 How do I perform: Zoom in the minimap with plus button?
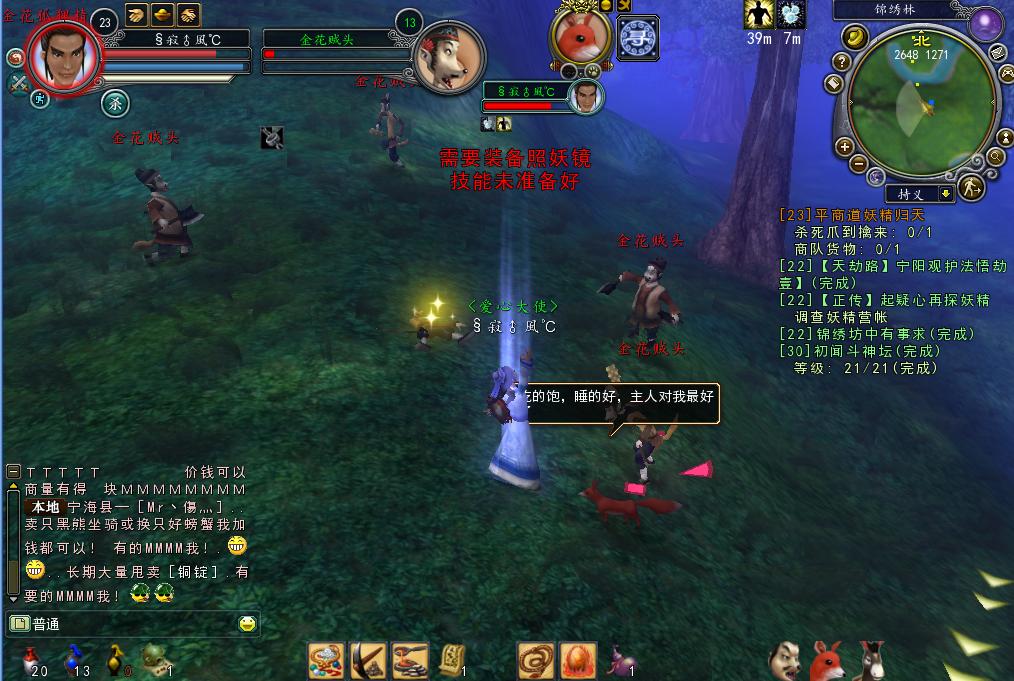(x=844, y=145)
